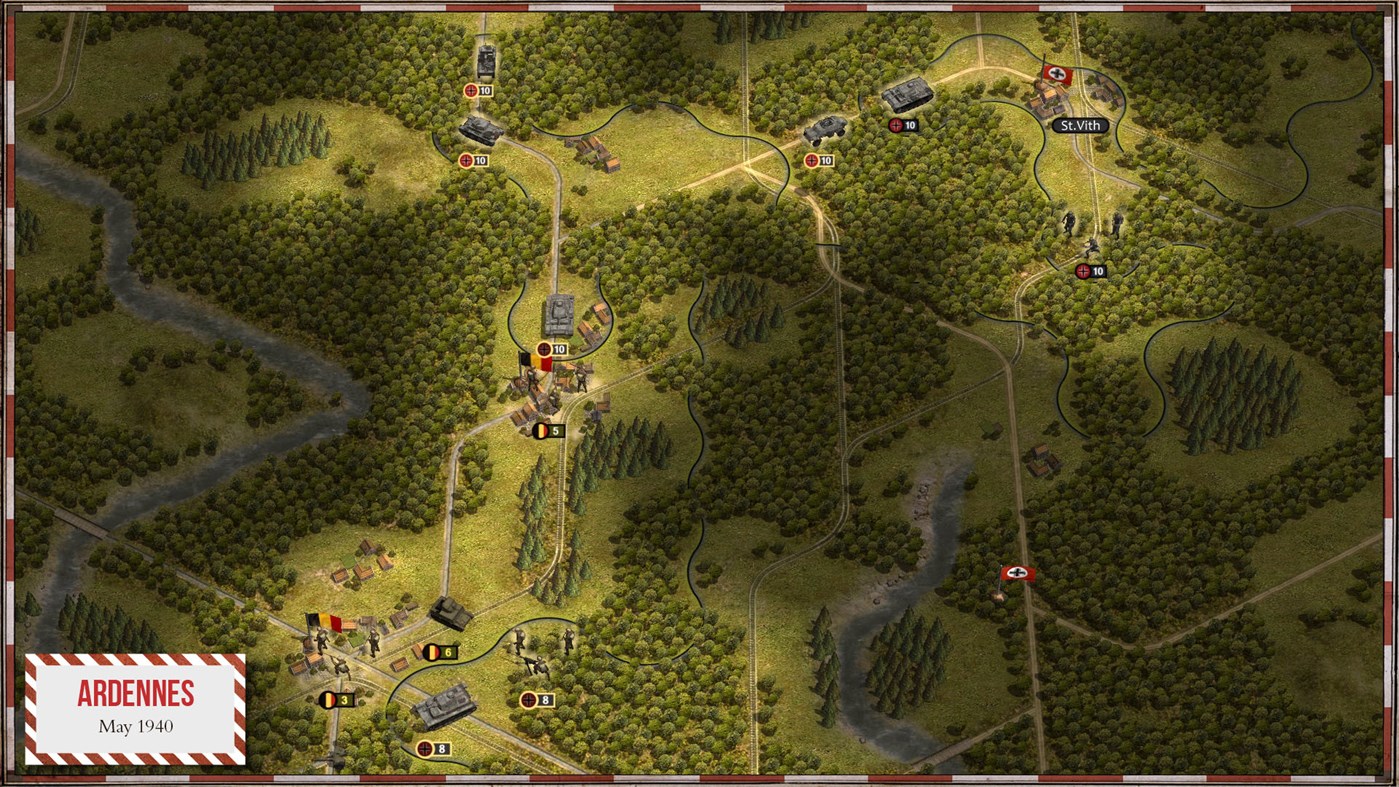Viewport: 1399px width, 787px height.
Task: Click the strength 8 badge of the German woods infantry
Action: (x=535, y=698)
